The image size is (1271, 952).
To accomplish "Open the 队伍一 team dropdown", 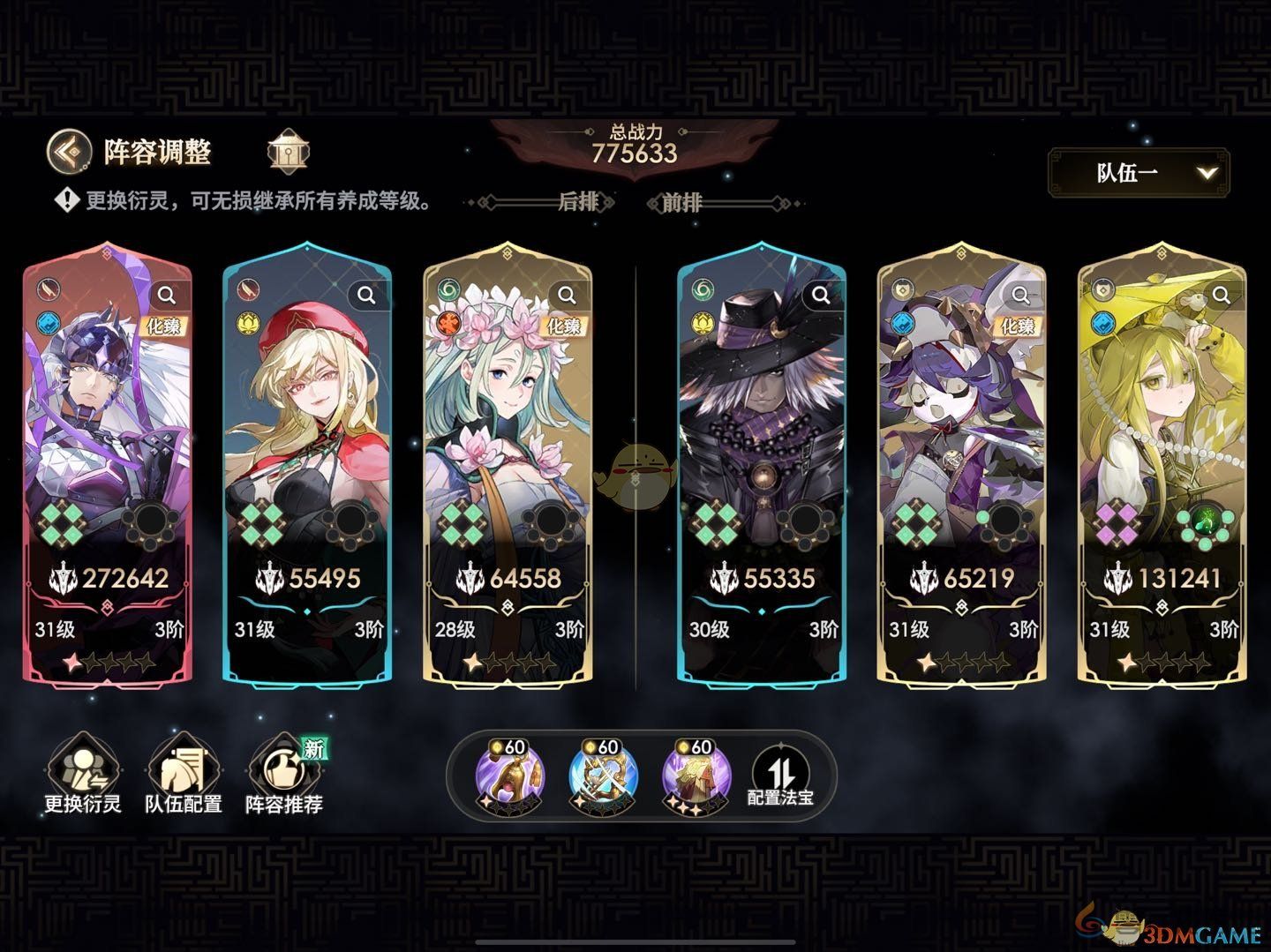I will coord(1138,172).
